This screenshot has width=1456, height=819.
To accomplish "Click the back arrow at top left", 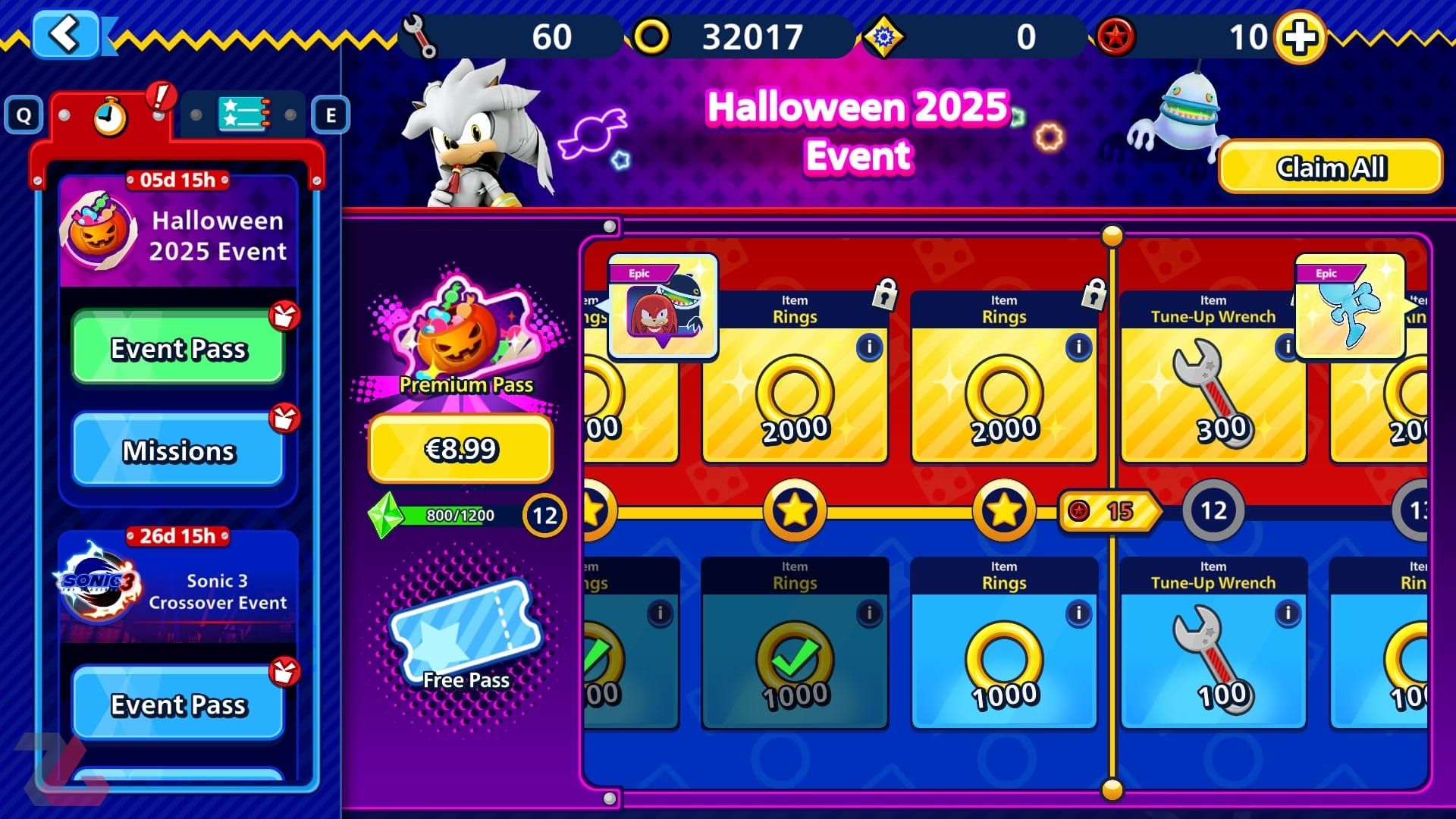I will point(67,34).
